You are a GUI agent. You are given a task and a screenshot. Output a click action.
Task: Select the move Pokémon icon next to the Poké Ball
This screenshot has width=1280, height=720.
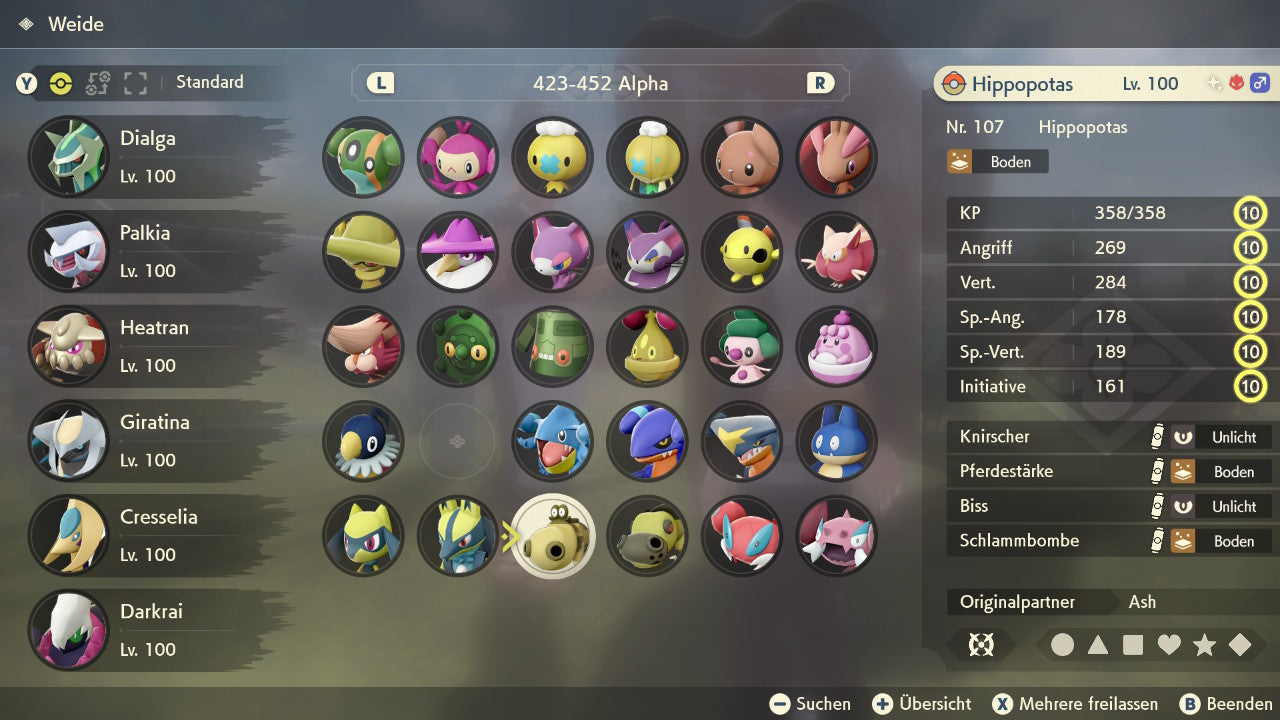tap(97, 84)
